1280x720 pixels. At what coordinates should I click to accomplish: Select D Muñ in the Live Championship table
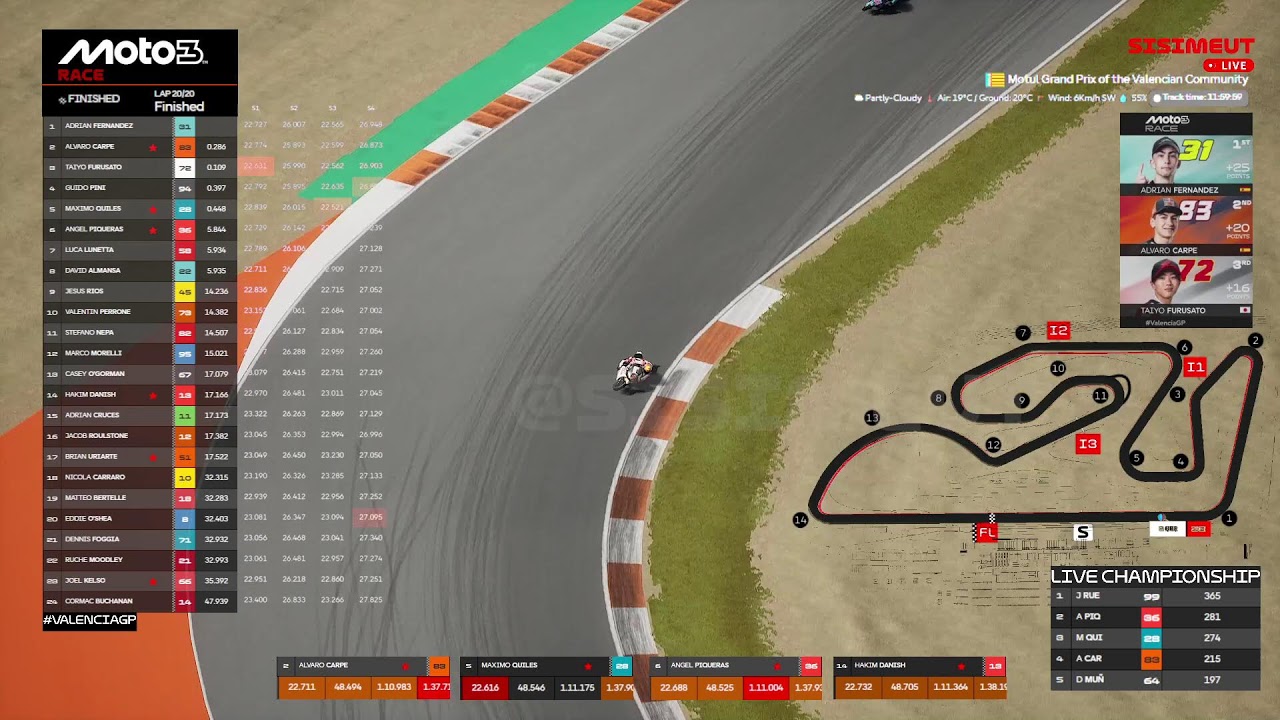(x=1155, y=680)
